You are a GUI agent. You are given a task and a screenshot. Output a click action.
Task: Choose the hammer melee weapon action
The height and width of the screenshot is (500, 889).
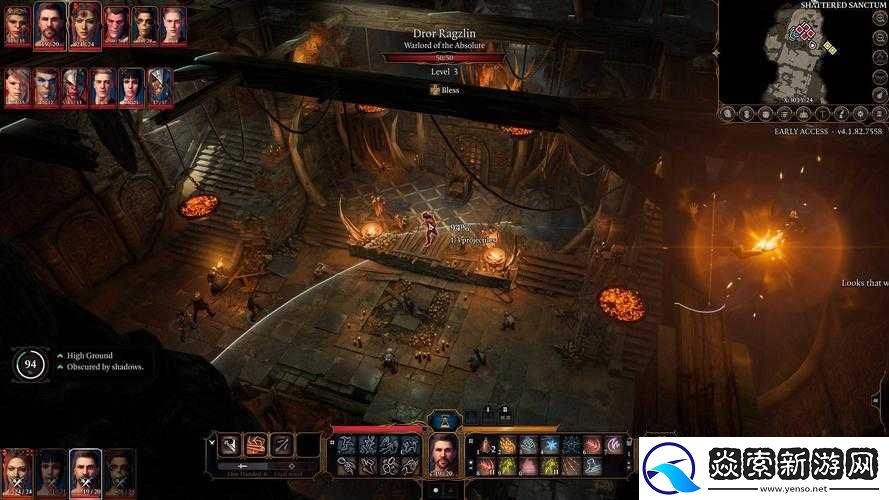click(229, 446)
